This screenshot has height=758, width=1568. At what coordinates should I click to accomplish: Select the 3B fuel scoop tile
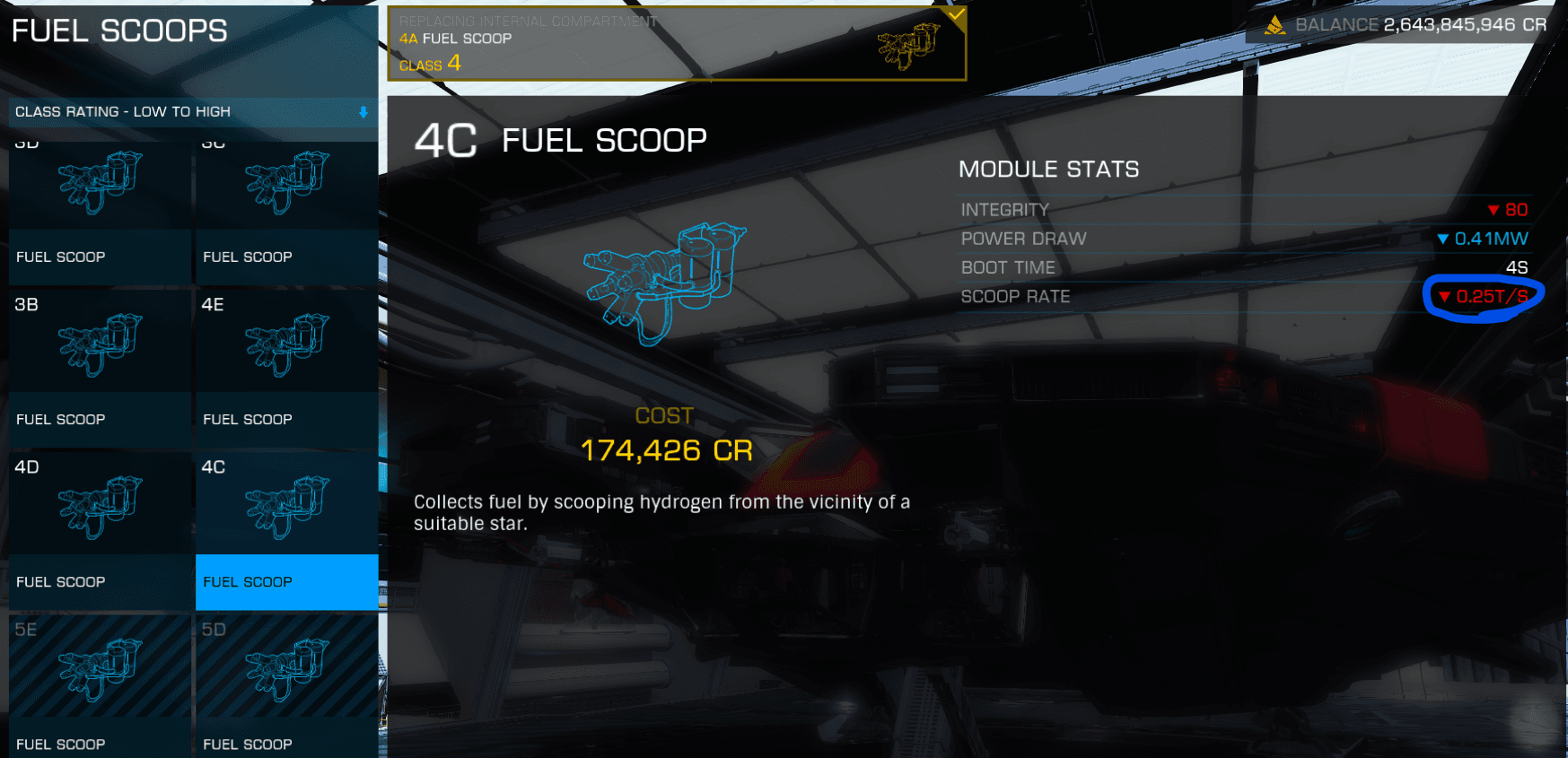100,366
